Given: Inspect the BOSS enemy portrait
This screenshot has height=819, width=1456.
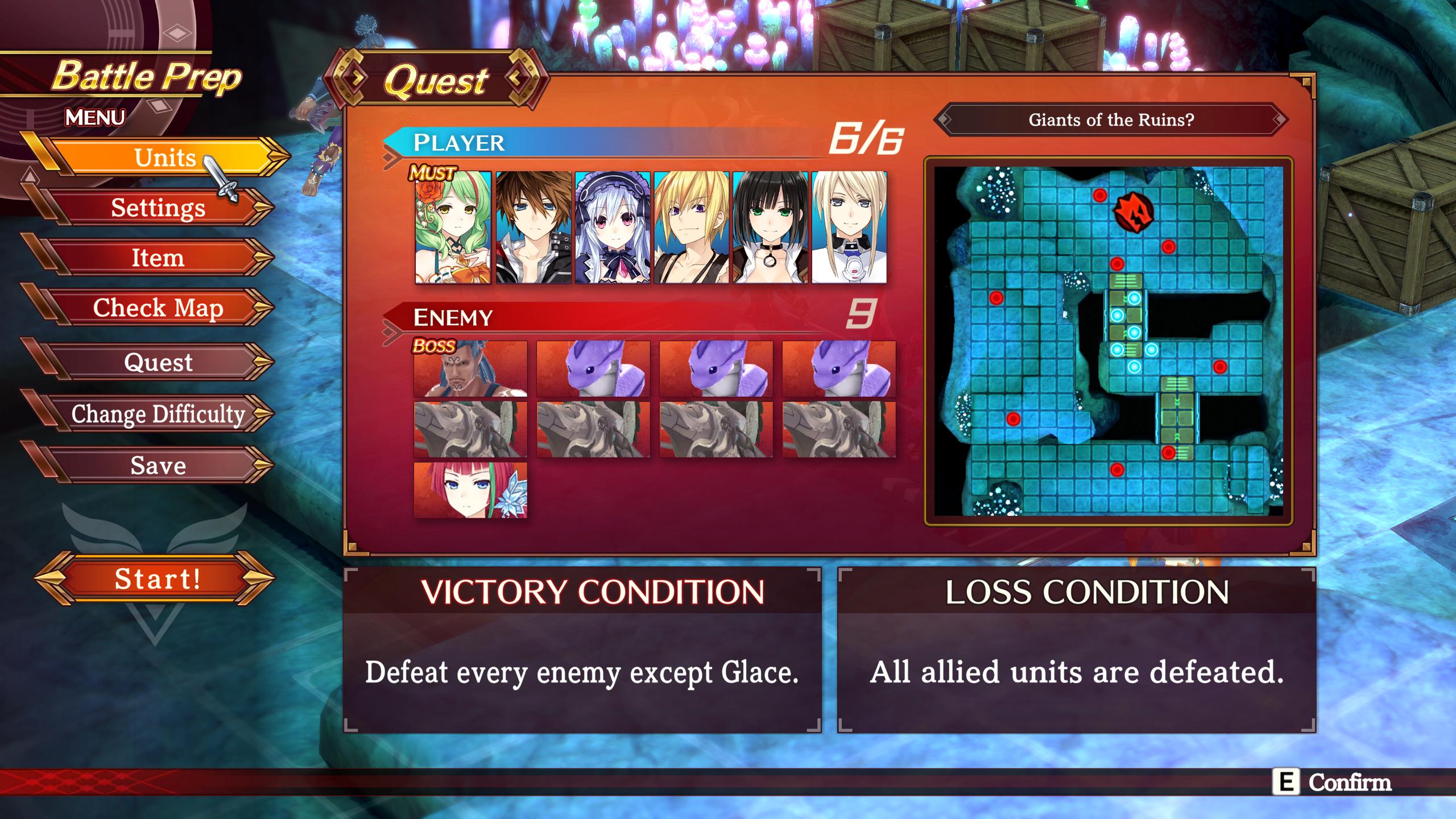Looking at the screenshot, I should (470, 369).
